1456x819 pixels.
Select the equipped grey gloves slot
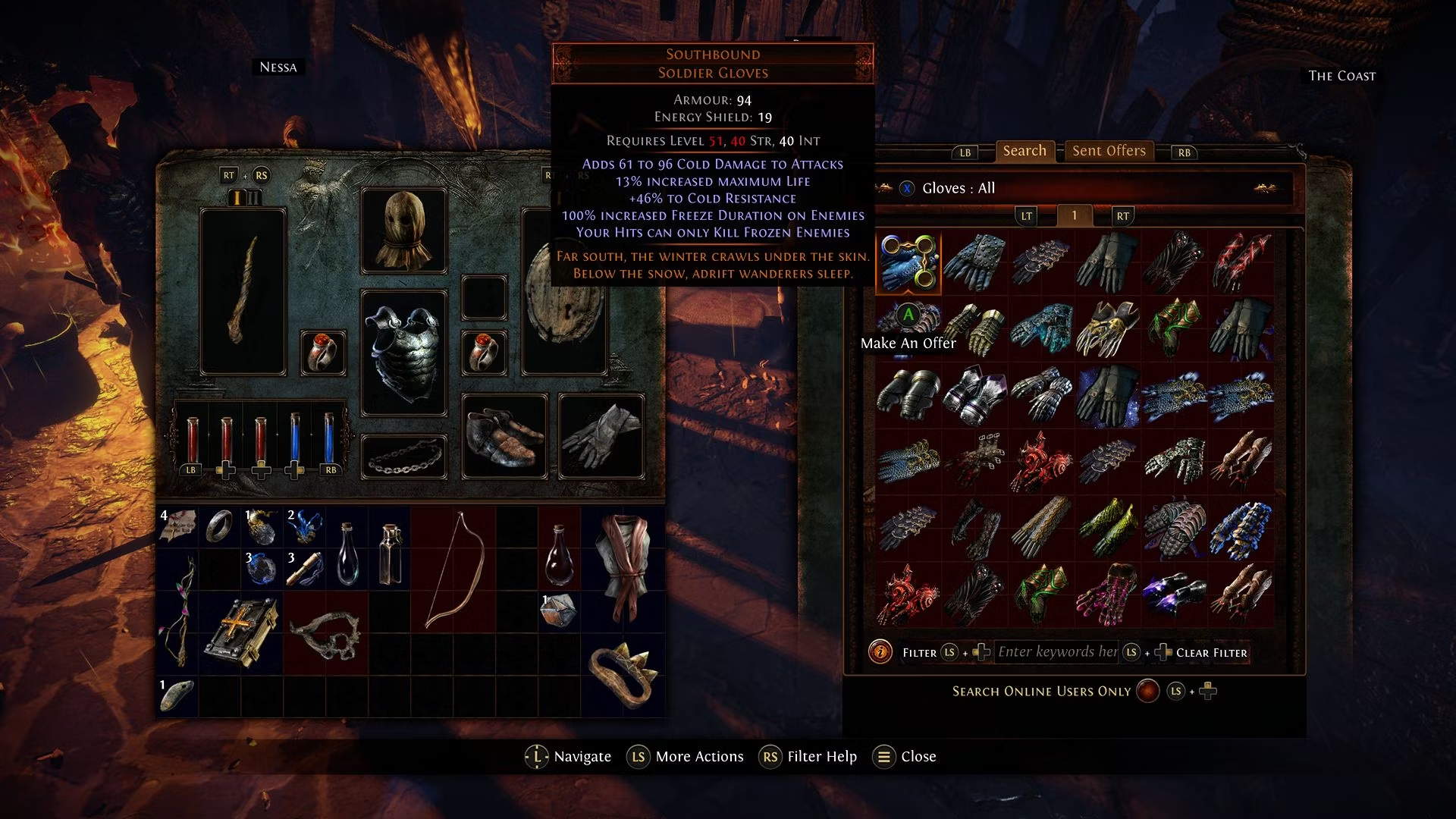click(x=601, y=436)
